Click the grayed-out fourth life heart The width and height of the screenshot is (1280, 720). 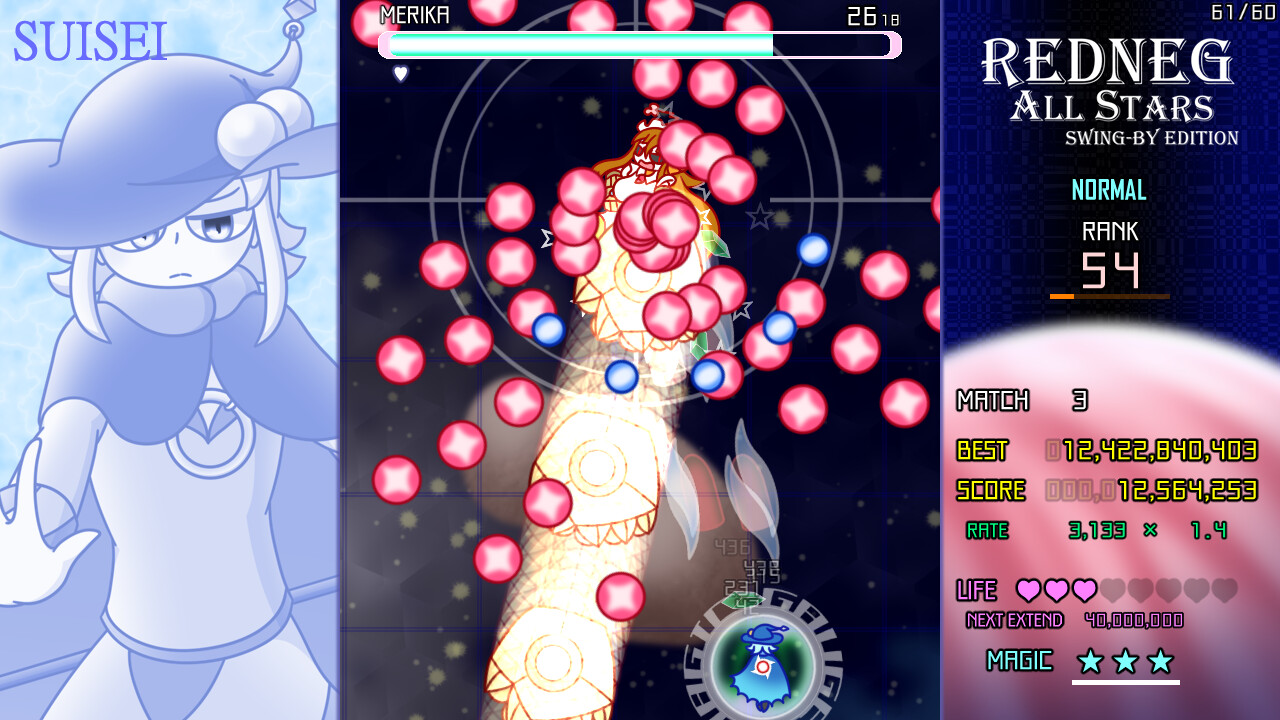coord(1113,591)
